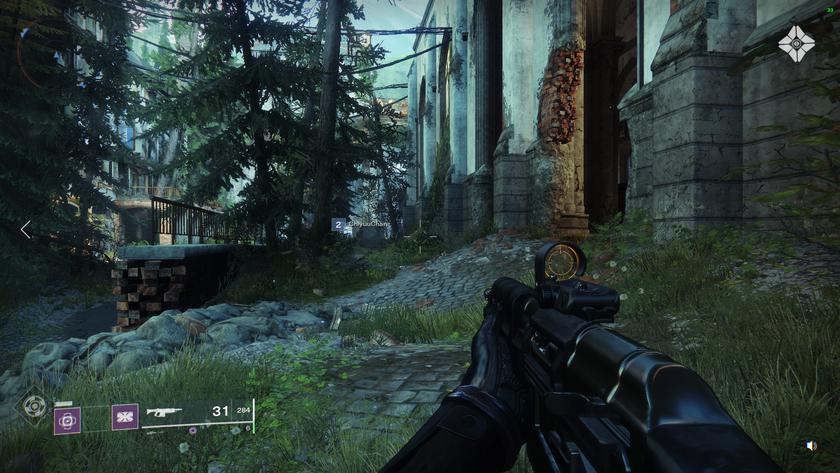This screenshot has width=840, height=473.
Task: Click the Ghost icon in the corner
Action: (797, 44)
